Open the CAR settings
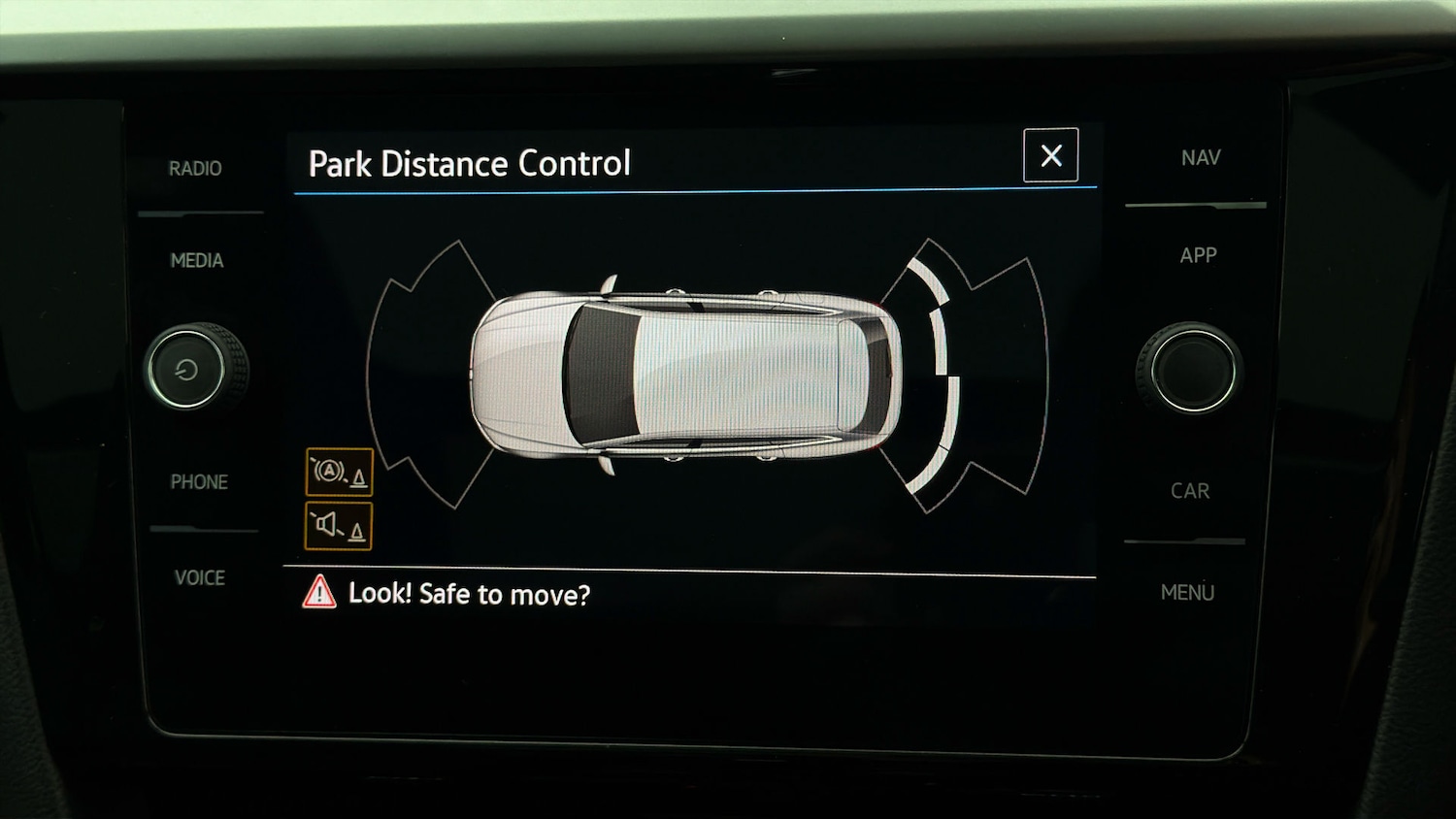This screenshot has width=1456, height=819. [x=1190, y=491]
